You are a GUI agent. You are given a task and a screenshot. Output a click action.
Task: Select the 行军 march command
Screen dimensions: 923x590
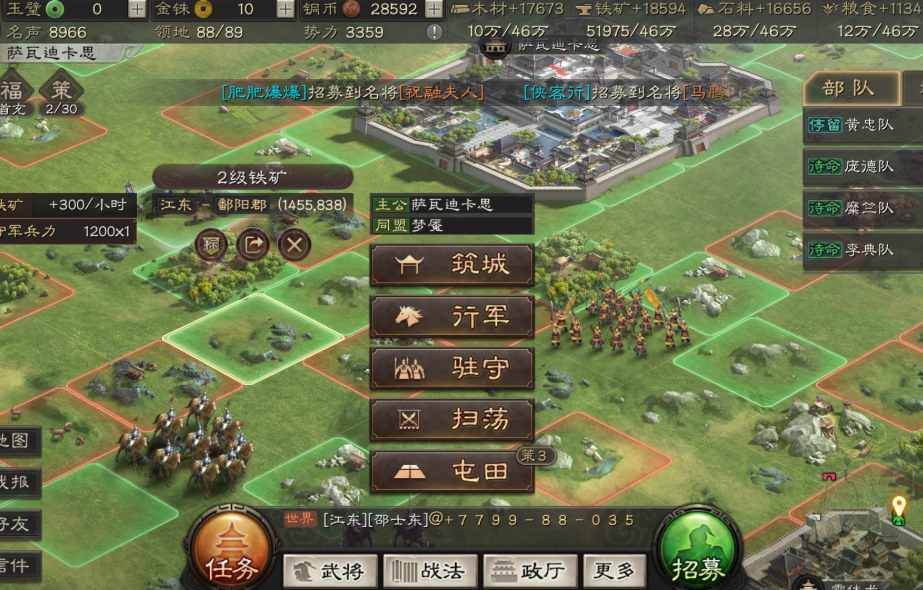coord(452,317)
